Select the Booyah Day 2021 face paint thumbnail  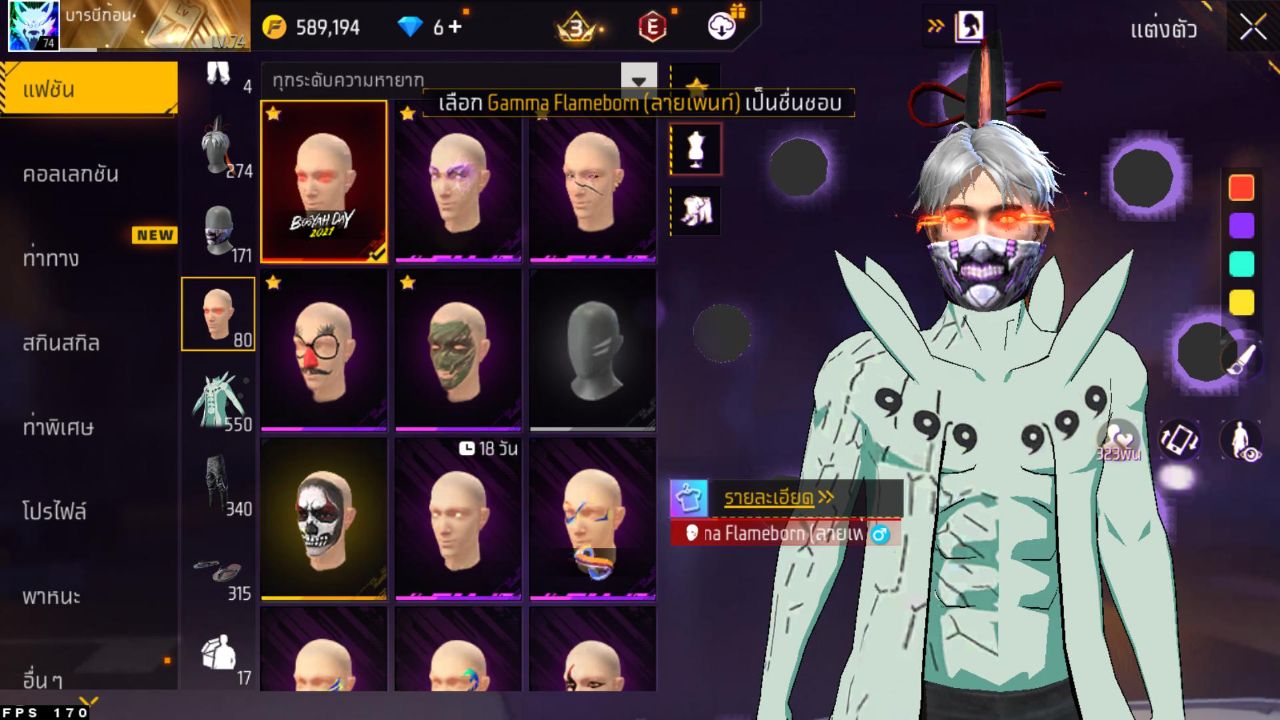(x=324, y=181)
